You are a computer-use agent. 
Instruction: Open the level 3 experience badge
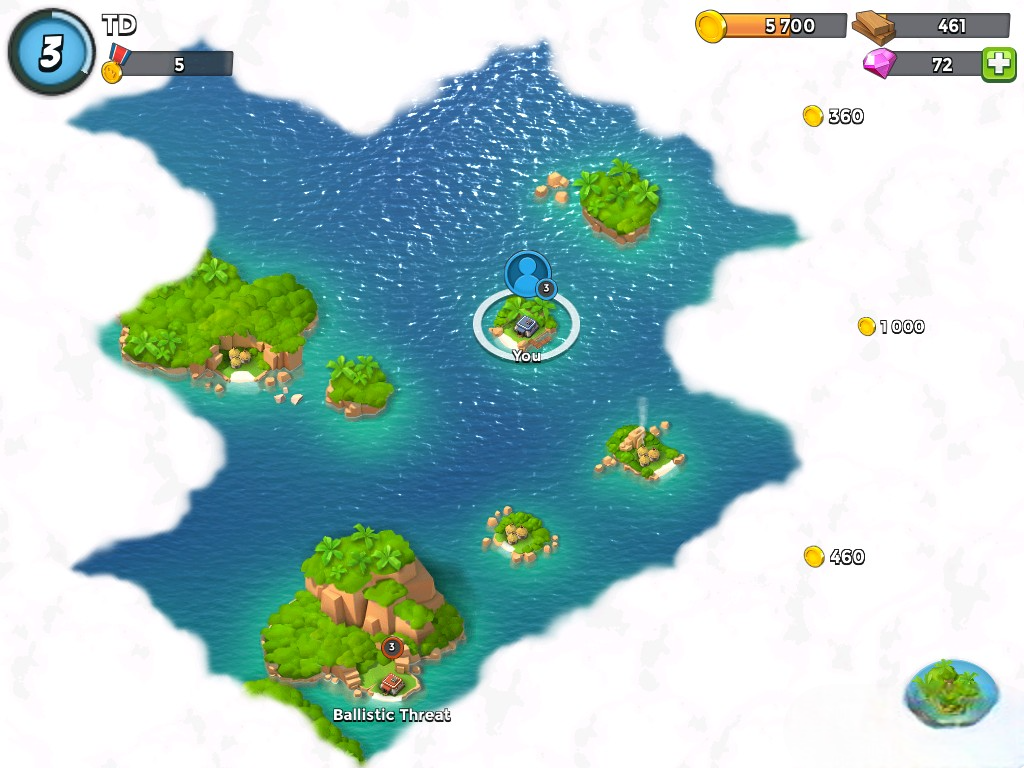click(x=50, y=54)
